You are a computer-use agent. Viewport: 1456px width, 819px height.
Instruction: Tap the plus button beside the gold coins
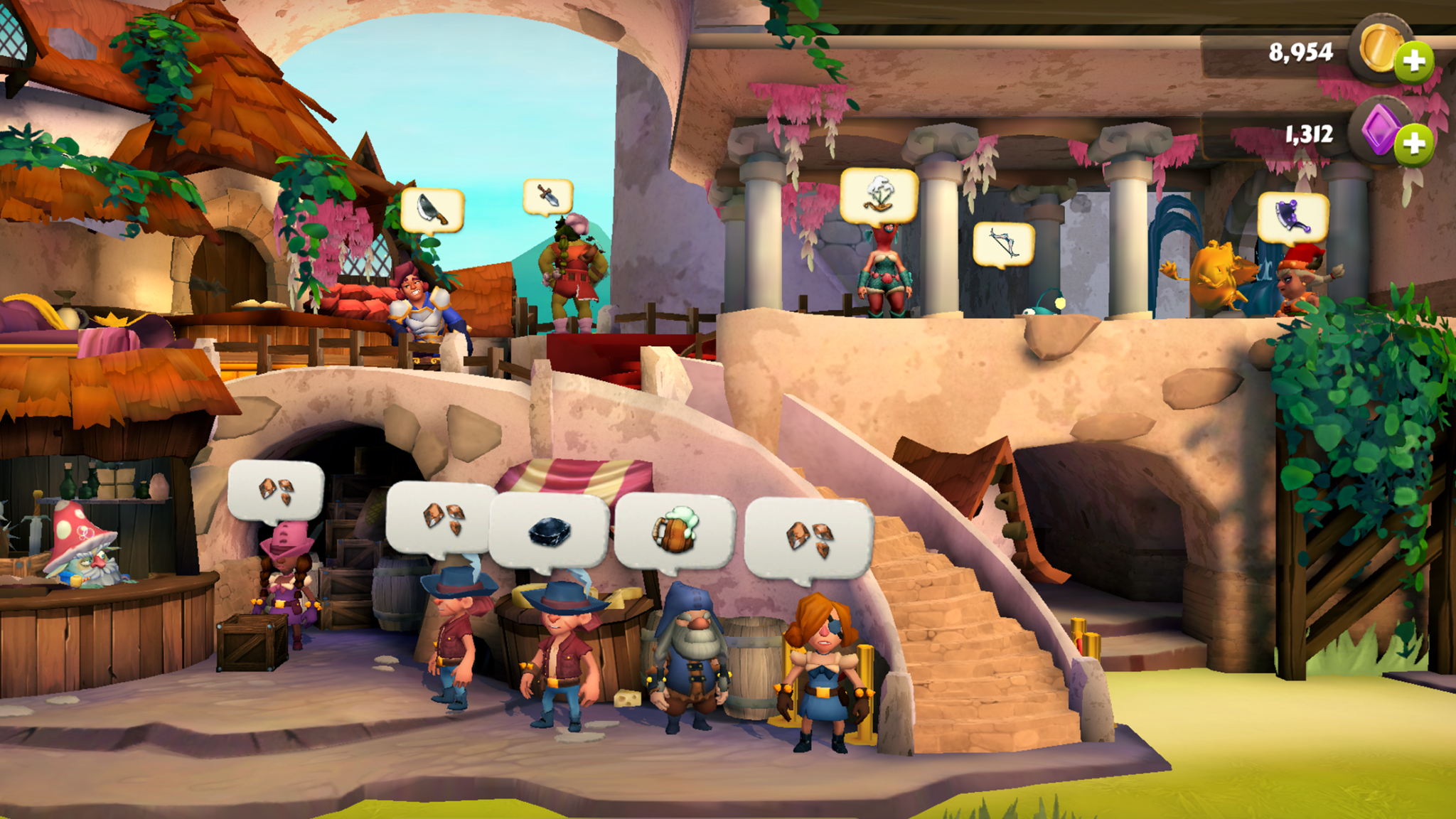(x=1413, y=61)
